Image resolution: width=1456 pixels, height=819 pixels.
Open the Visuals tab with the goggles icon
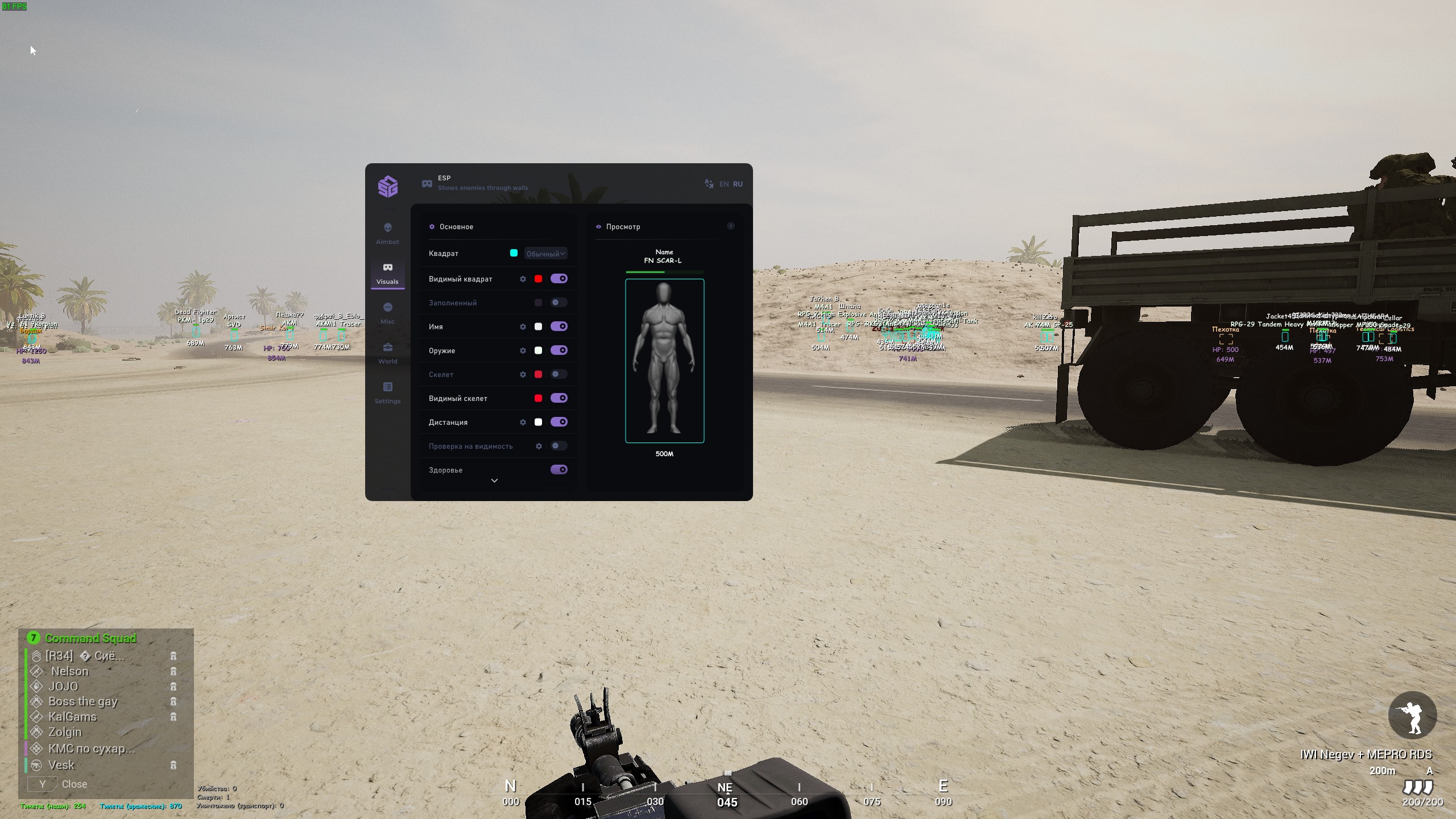pyautogui.click(x=387, y=272)
